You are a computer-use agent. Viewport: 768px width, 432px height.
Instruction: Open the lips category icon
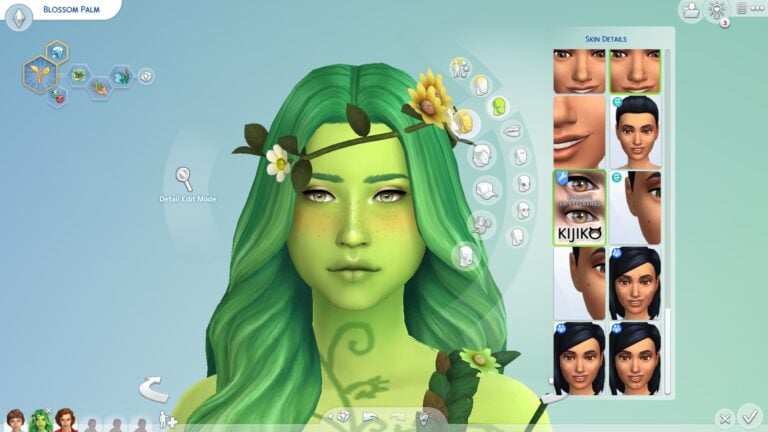(x=510, y=131)
